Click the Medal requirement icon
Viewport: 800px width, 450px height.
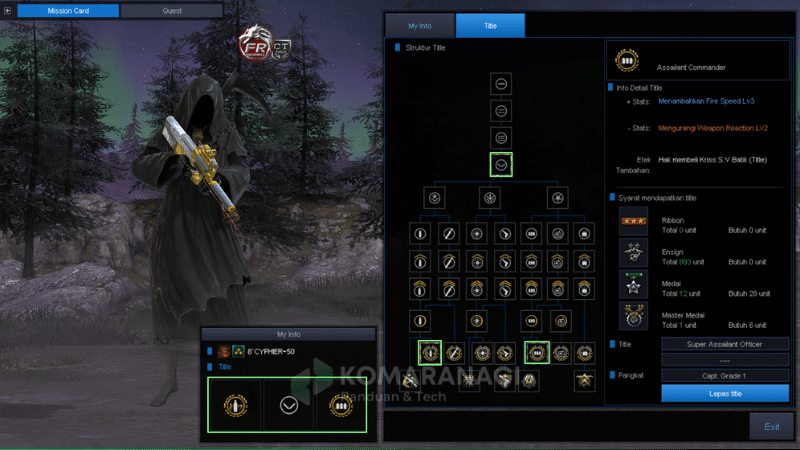pos(632,284)
